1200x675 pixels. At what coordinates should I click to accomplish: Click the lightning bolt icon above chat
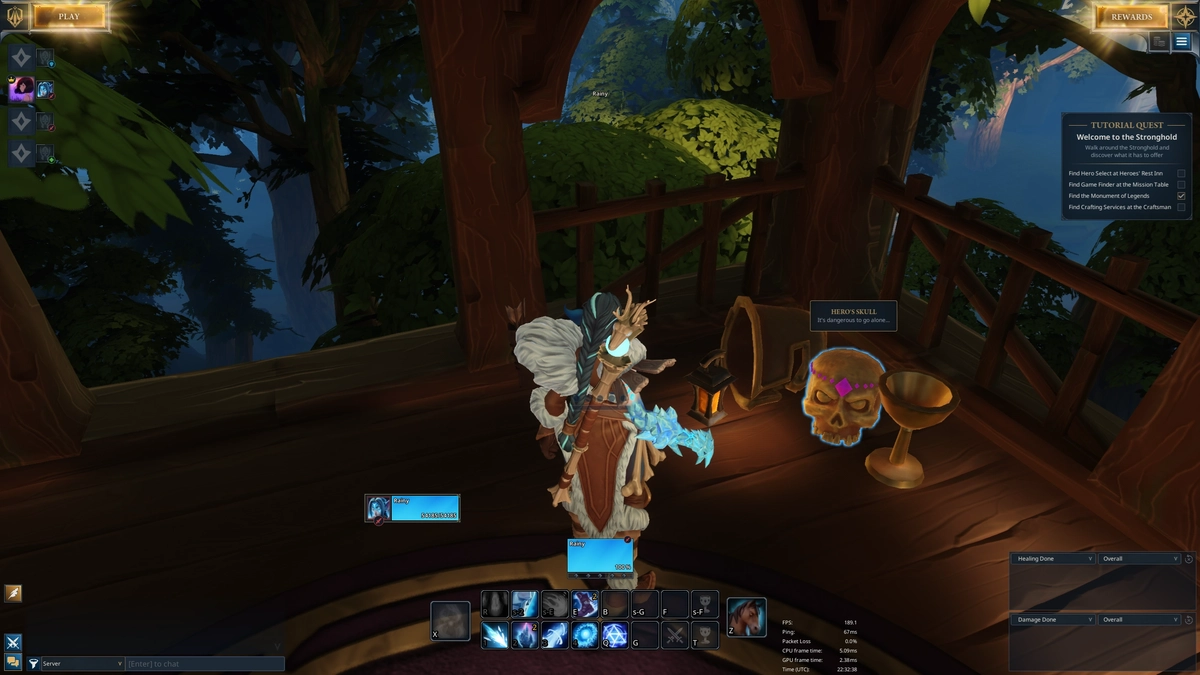tap(14, 593)
